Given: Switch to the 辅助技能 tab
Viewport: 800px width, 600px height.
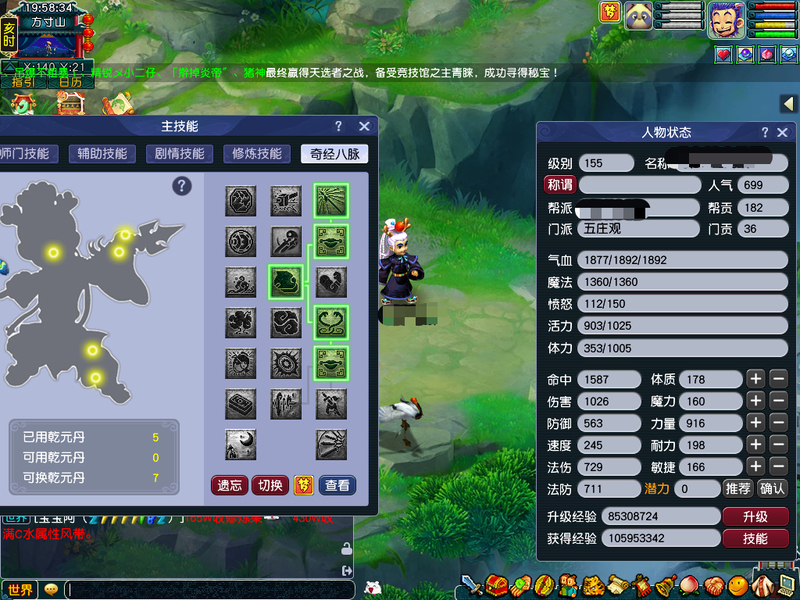Looking at the screenshot, I should 97,154.
